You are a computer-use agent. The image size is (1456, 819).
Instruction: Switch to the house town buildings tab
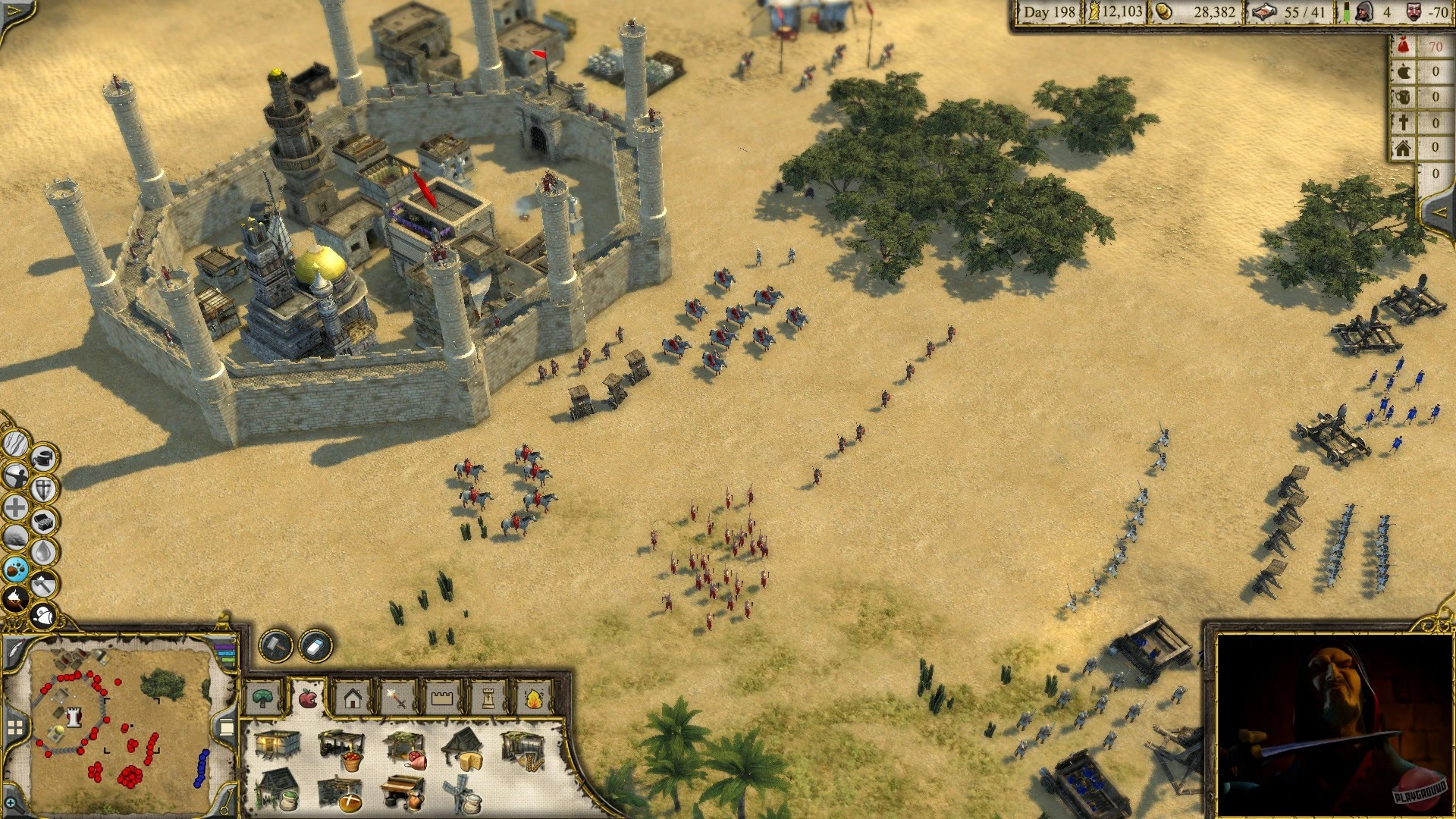point(353,698)
